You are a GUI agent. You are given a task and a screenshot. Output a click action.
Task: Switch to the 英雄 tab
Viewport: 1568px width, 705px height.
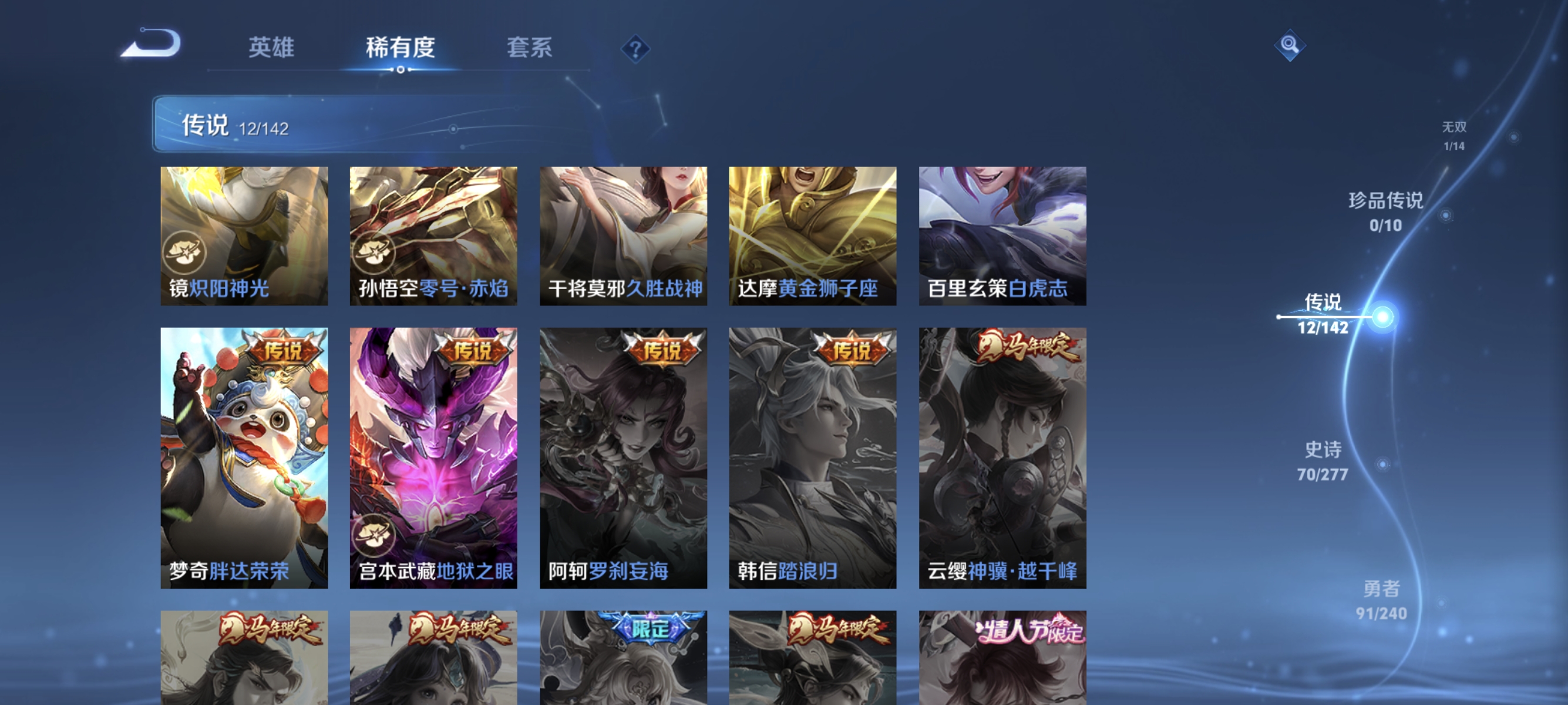(271, 48)
